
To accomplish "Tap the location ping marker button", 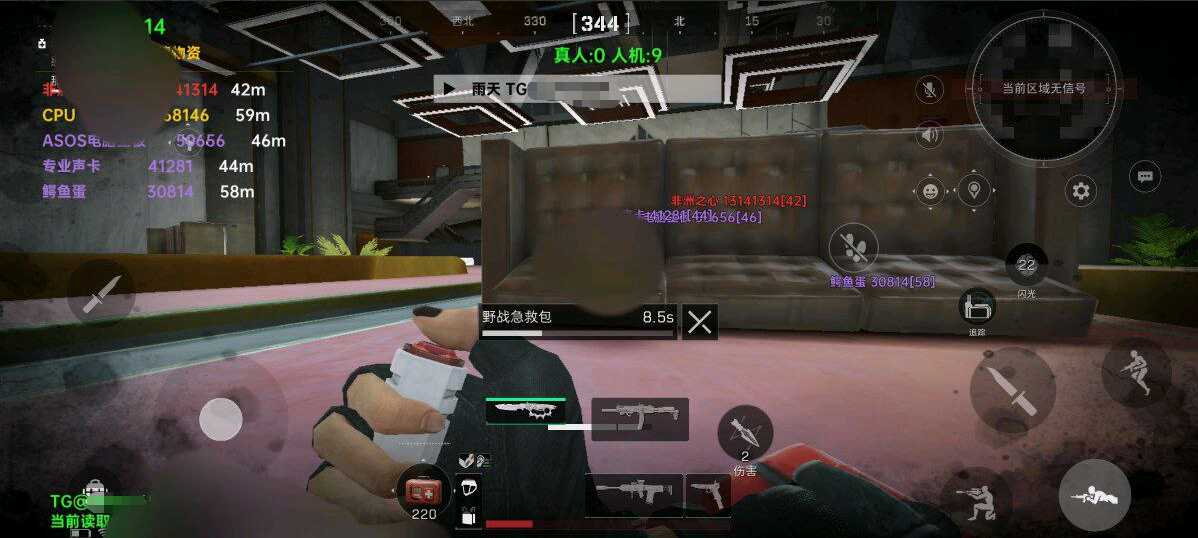I will click(974, 188).
